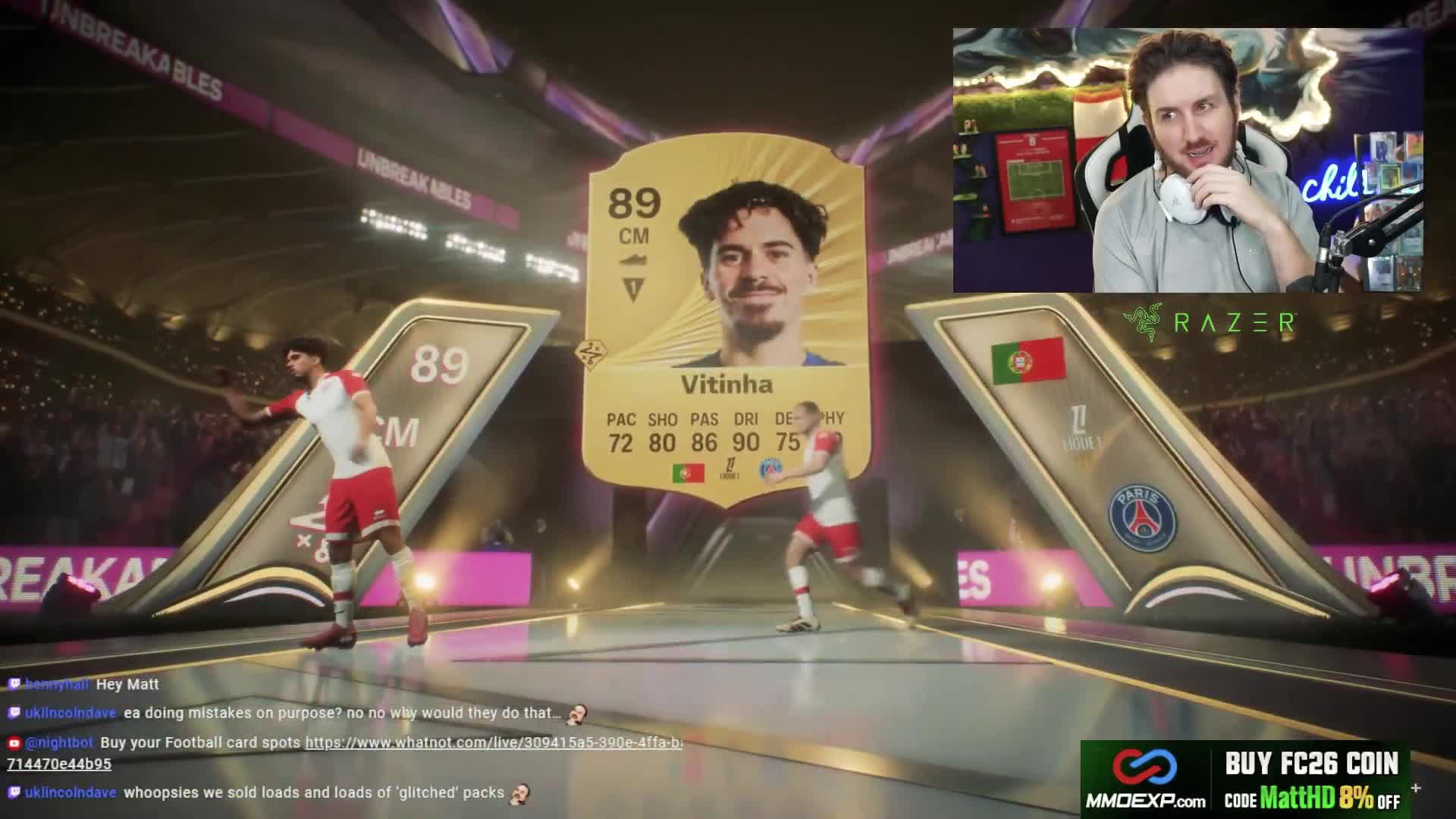Click the 2x5 duplicate badge on the card
Image resolution: width=1456 pixels, height=819 pixels.
click(590, 353)
